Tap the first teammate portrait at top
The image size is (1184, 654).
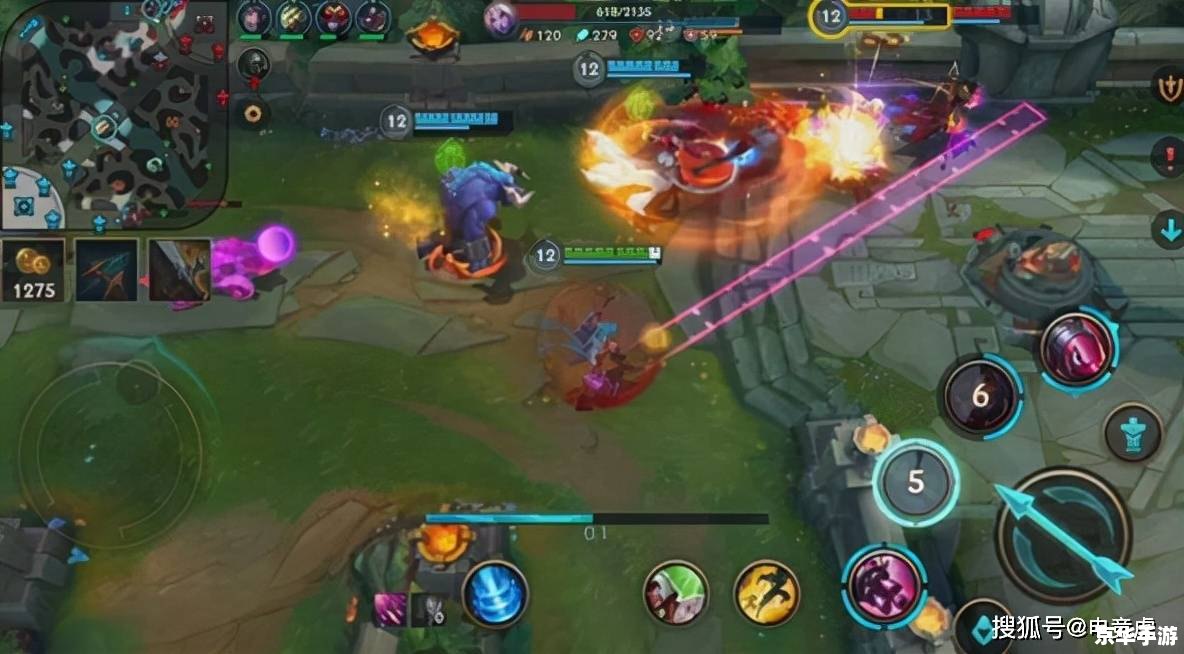[254, 17]
